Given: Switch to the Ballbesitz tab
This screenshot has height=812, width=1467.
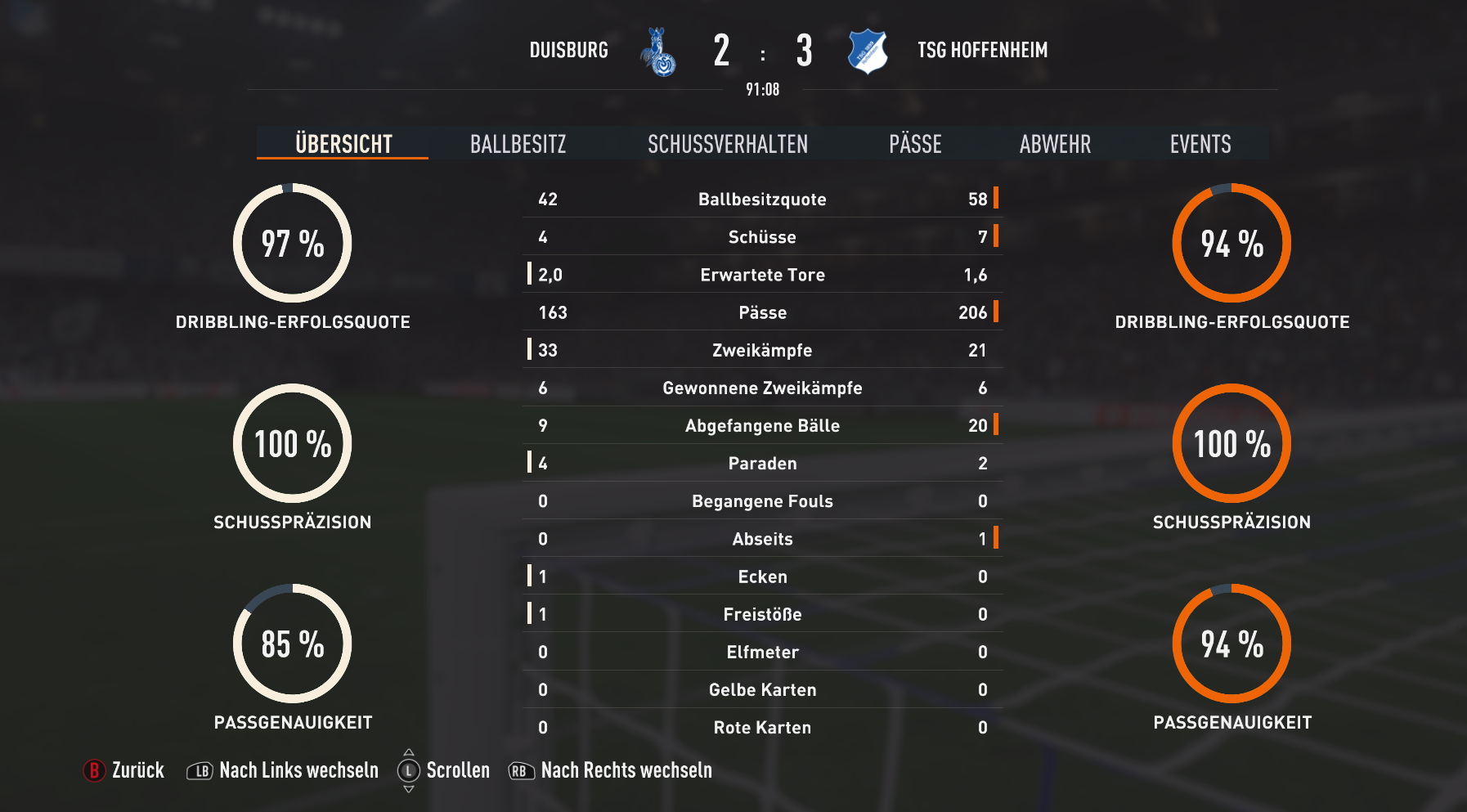Looking at the screenshot, I should point(518,144).
